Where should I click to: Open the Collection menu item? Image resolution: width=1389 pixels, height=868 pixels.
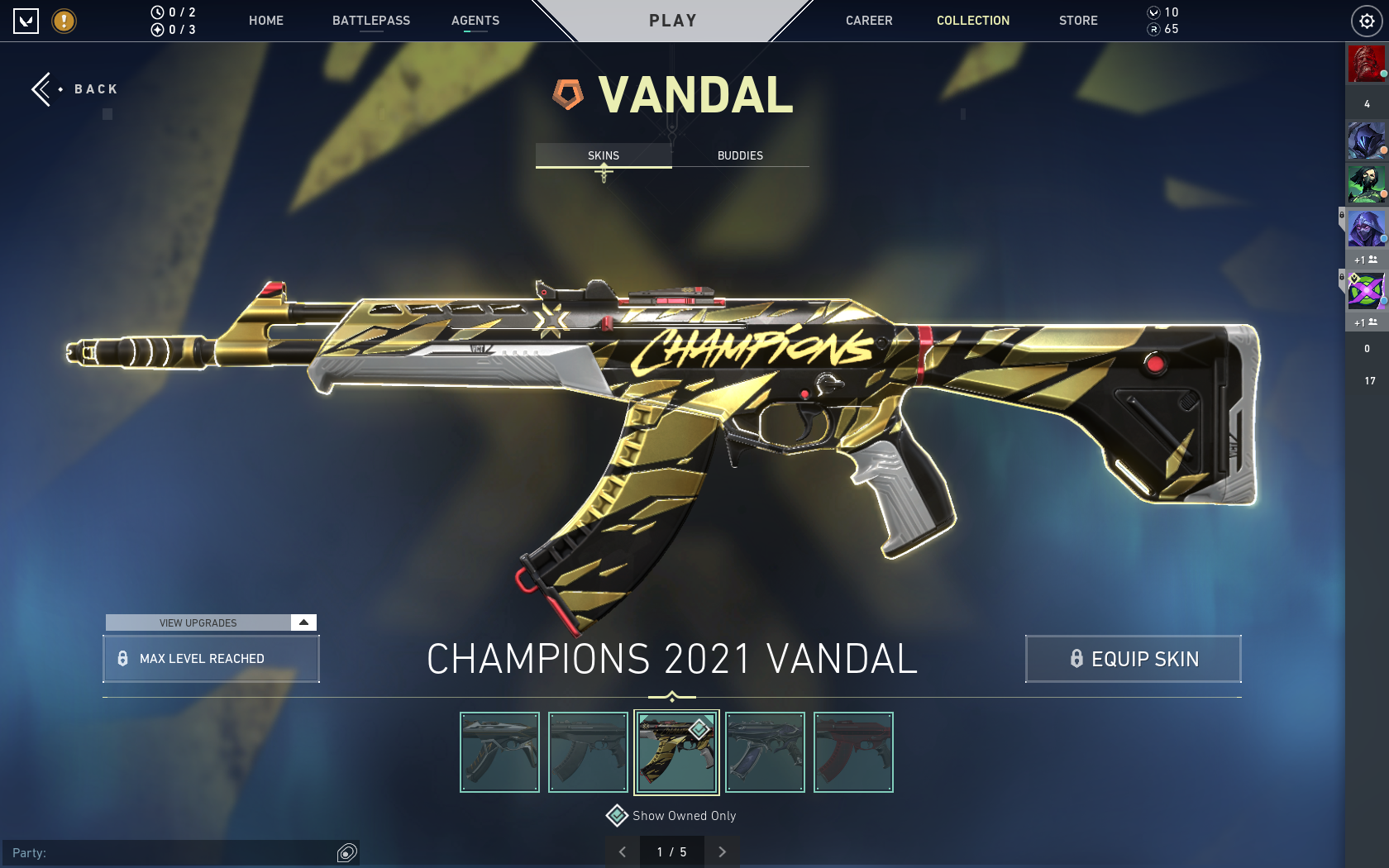[x=972, y=20]
